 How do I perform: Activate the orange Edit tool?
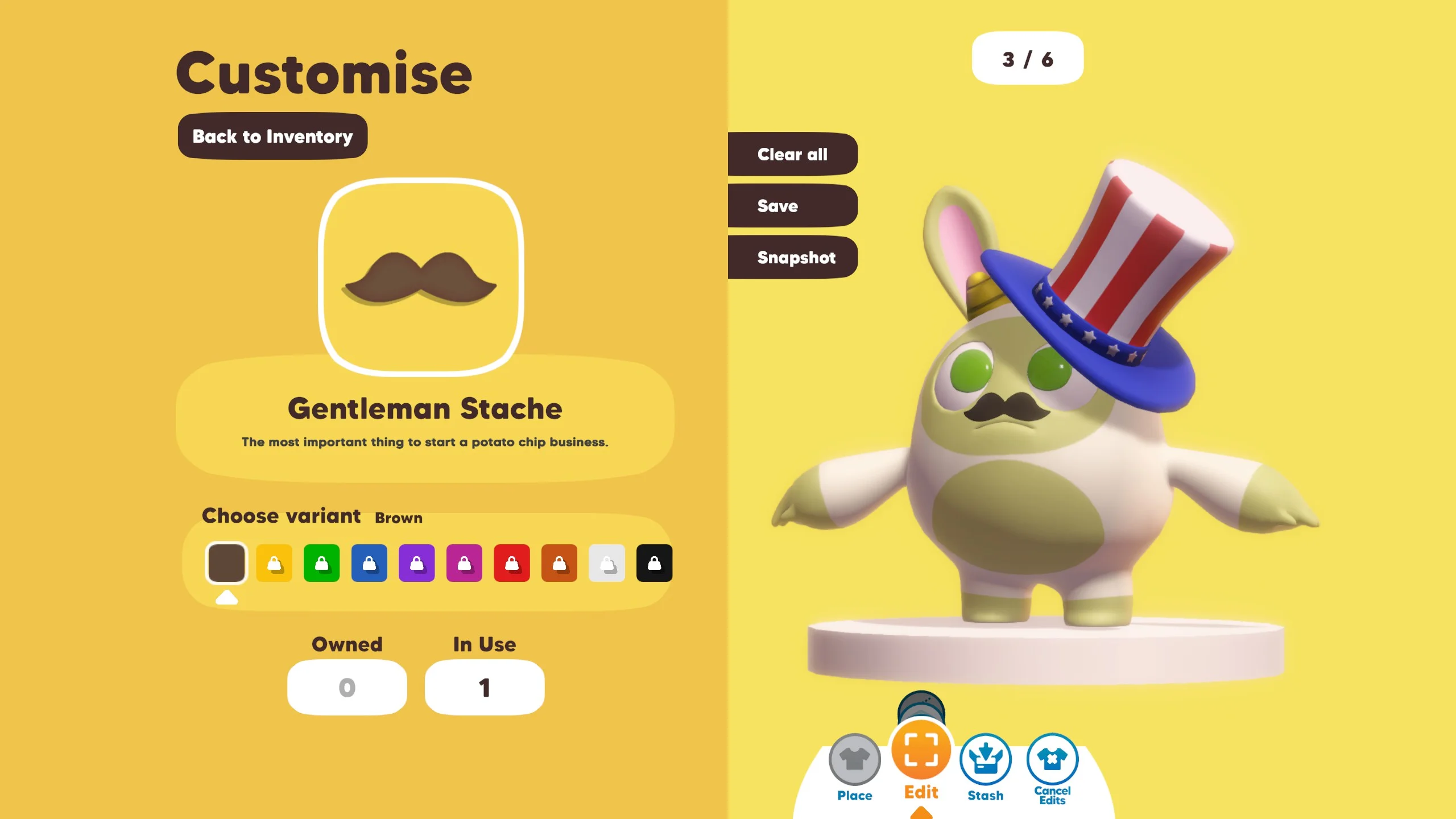pyautogui.click(x=921, y=750)
